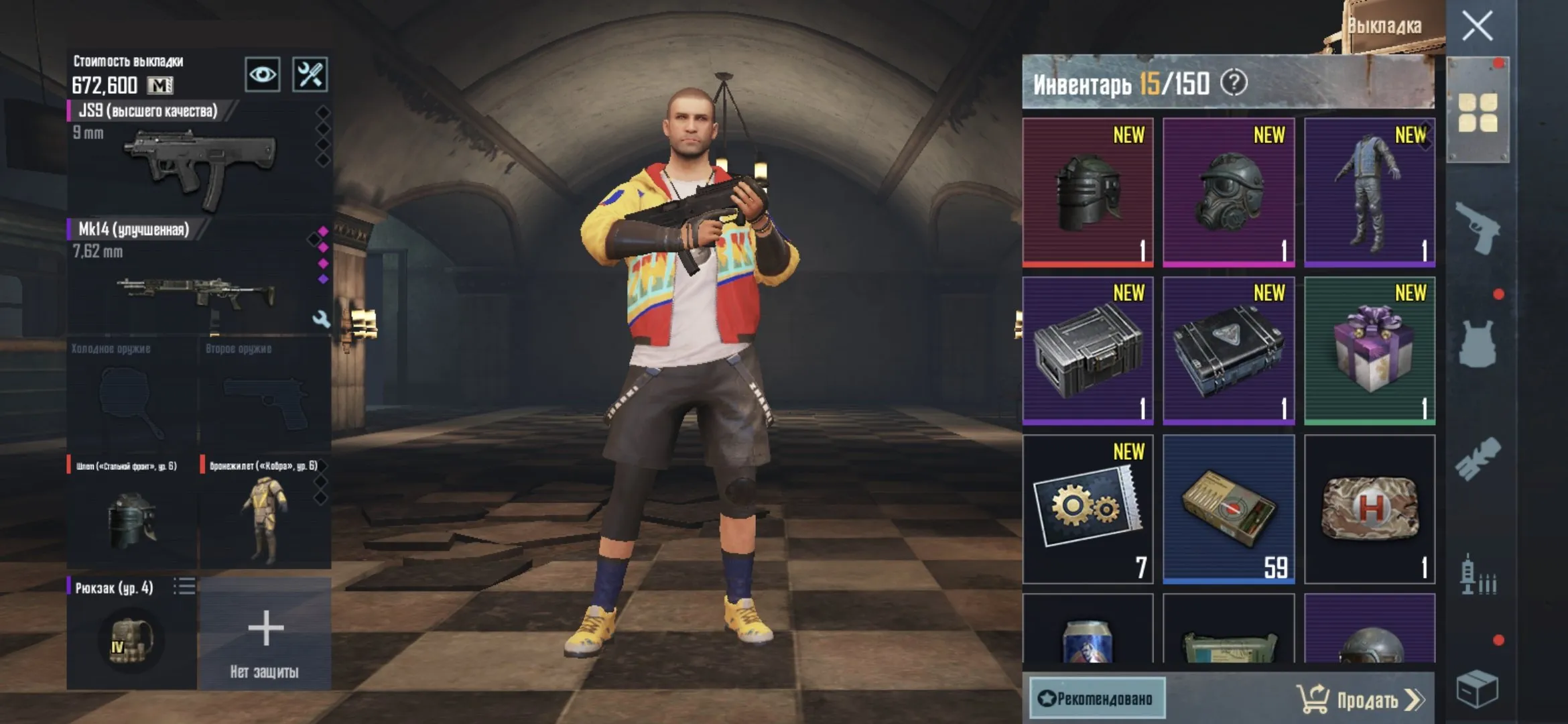Viewport: 1568px width, 724px height.
Task: Open loadout preview with the eye icon
Action: click(x=261, y=76)
